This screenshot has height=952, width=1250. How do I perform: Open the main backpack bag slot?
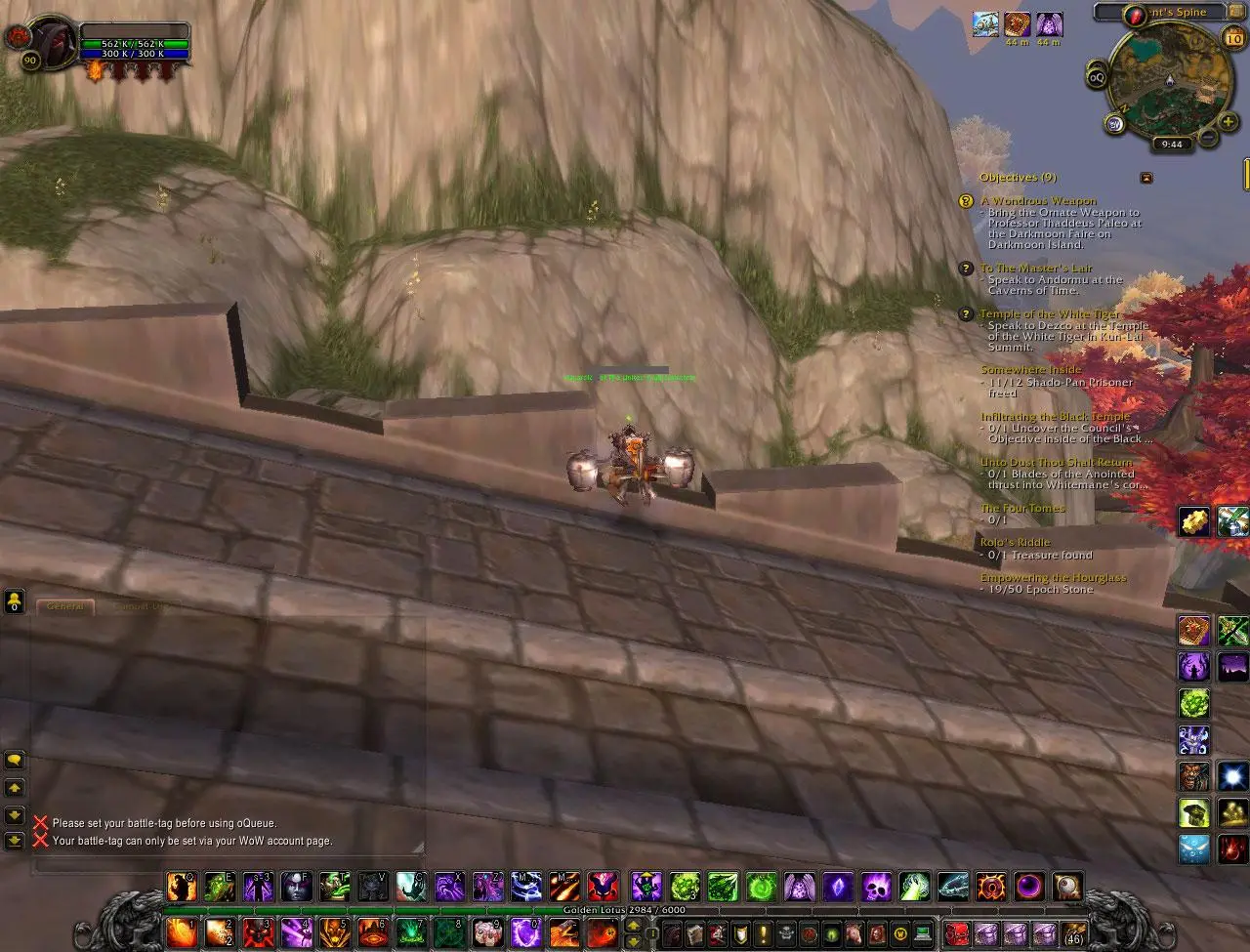(1073, 932)
